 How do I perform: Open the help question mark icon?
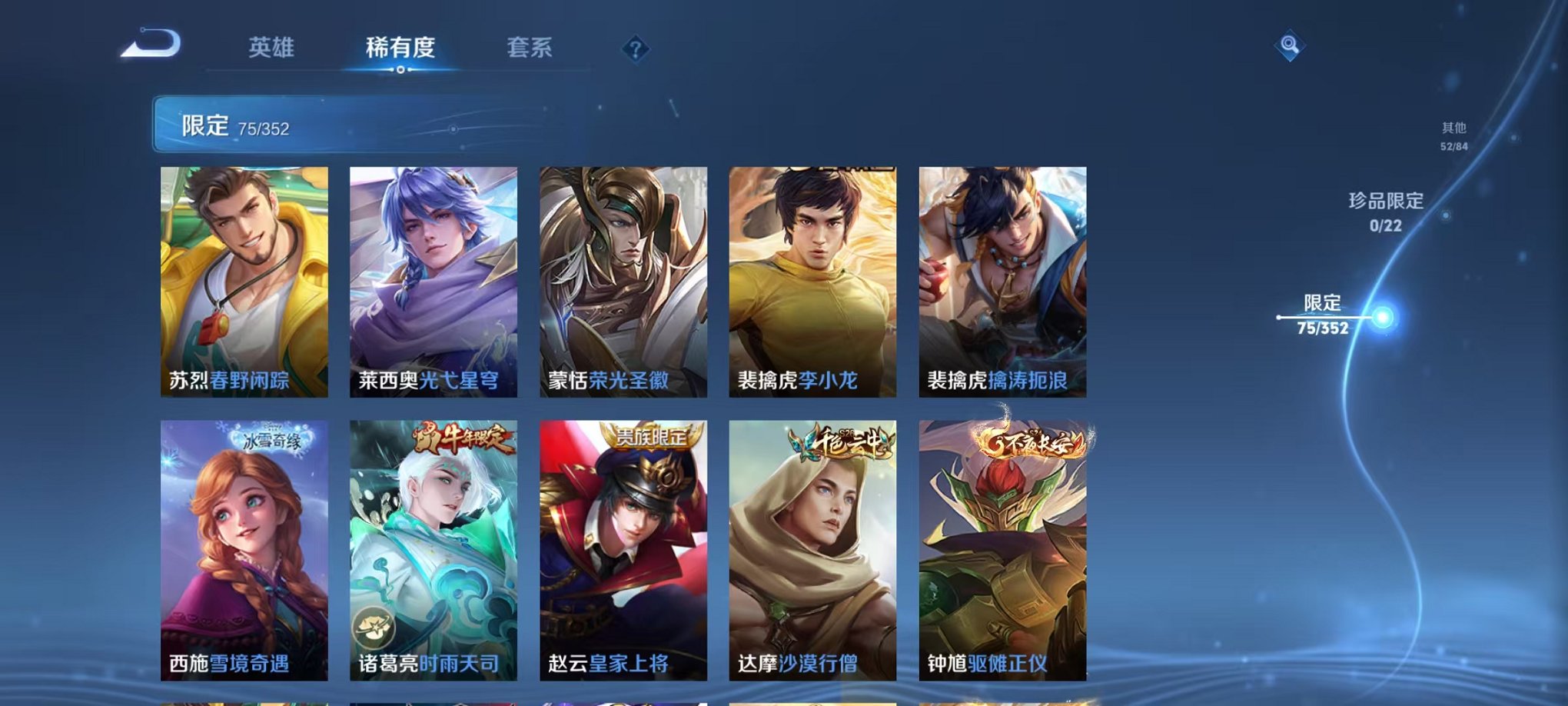pyautogui.click(x=633, y=50)
